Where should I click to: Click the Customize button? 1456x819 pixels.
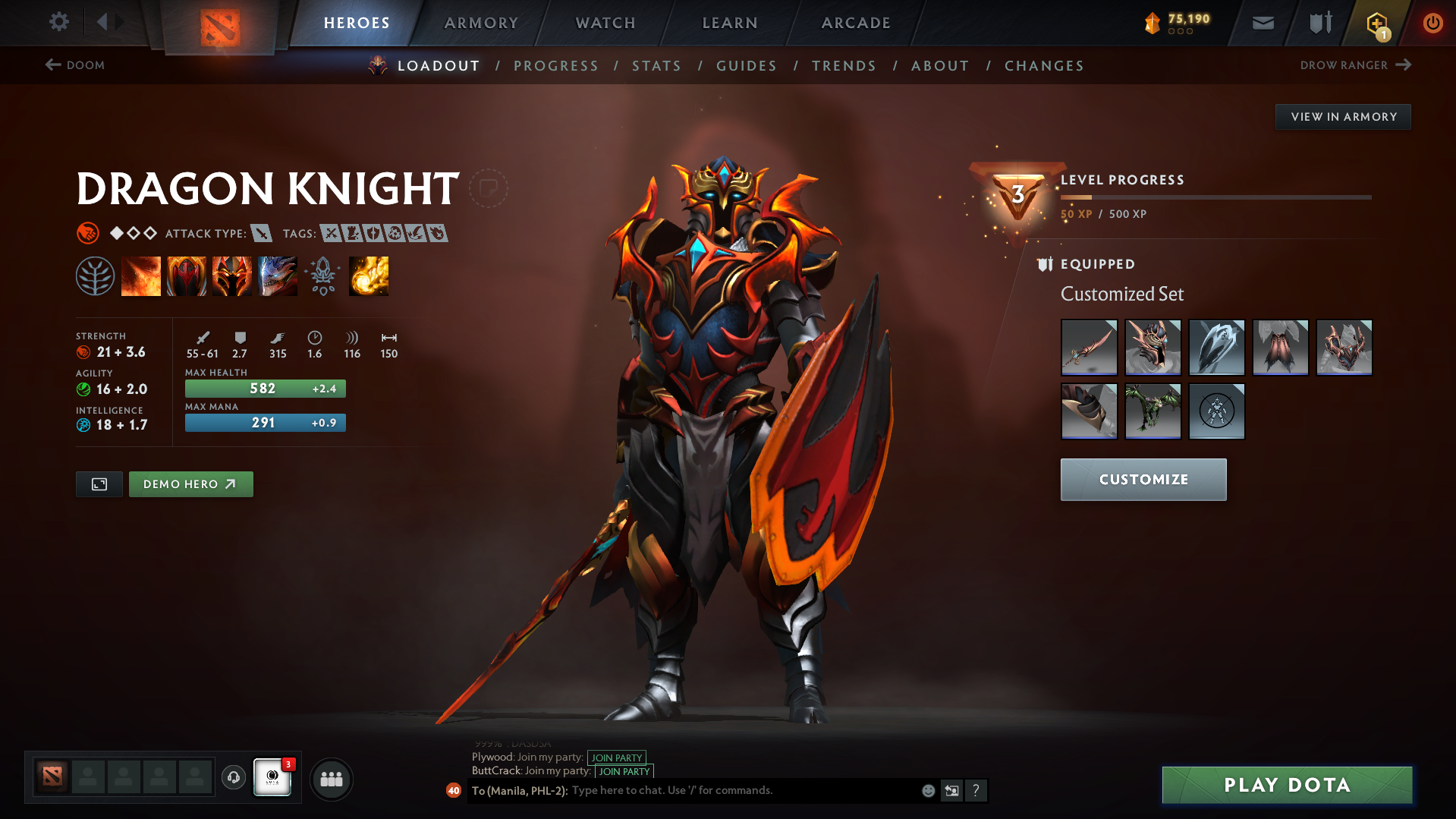[1143, 479]
